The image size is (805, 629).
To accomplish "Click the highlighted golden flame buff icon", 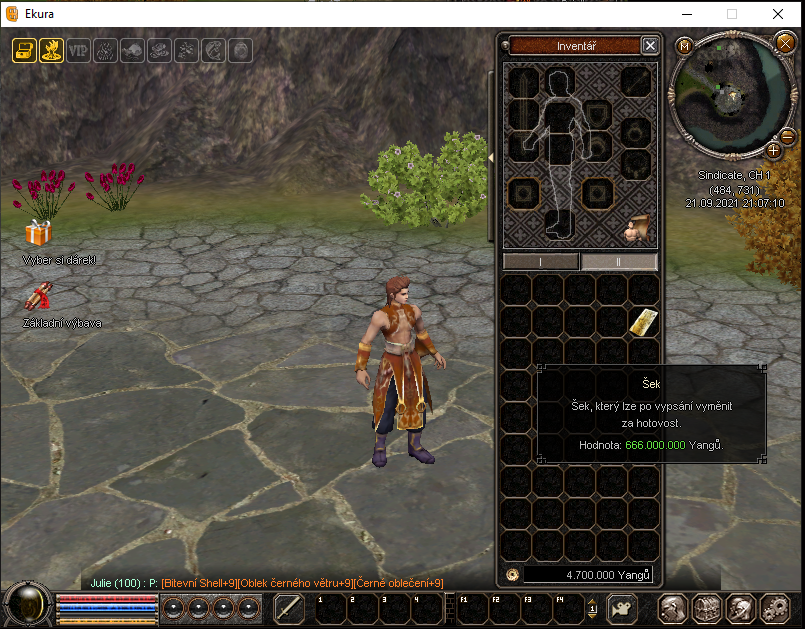I will pos(51,50).
